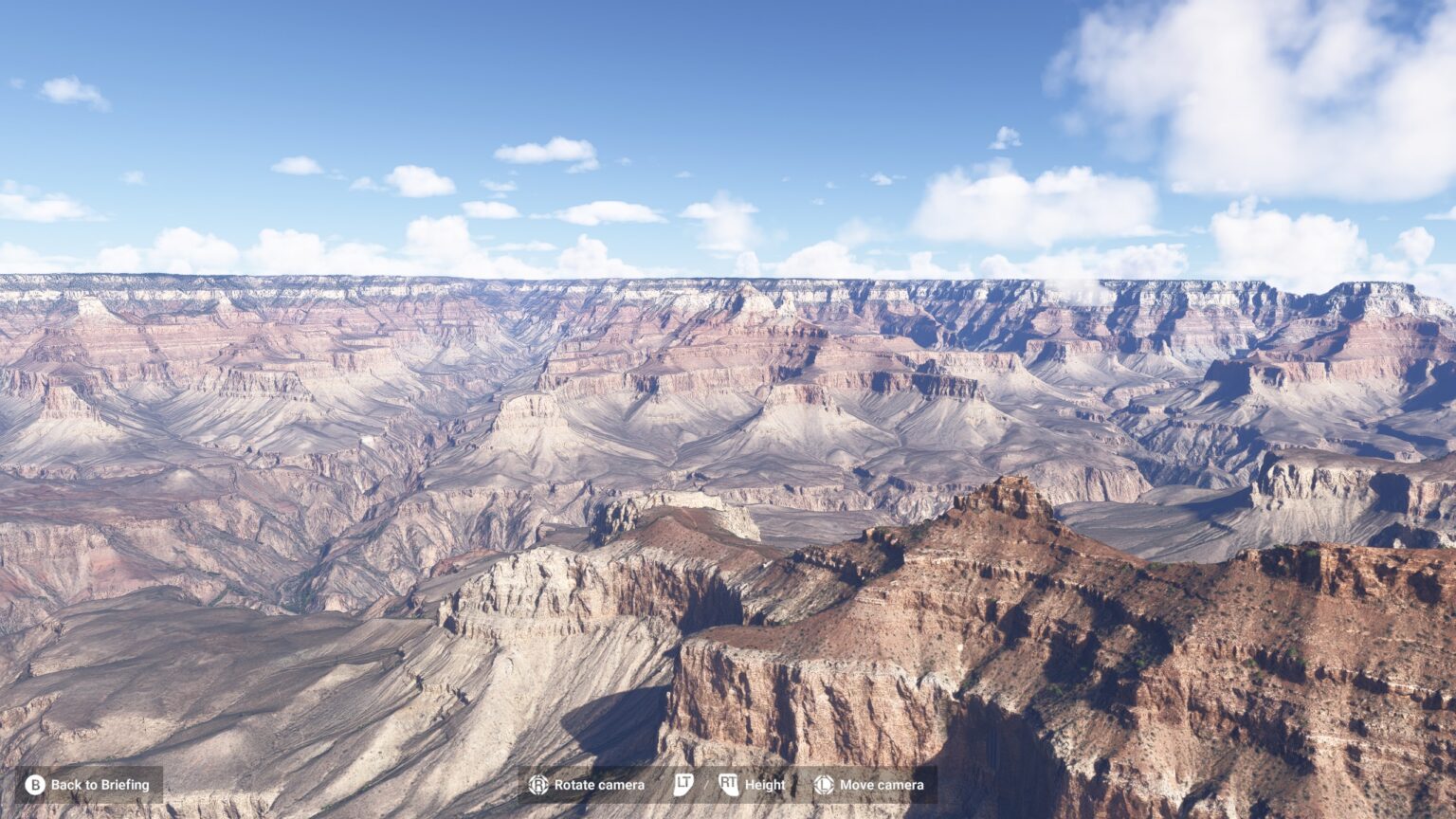Click the slash separator between LT and RT
The image size is (1456, 819).
705,785
